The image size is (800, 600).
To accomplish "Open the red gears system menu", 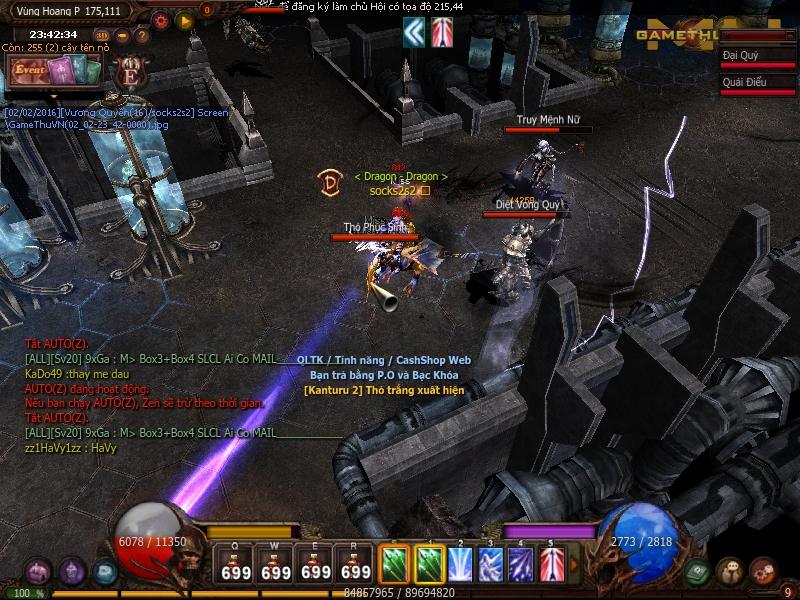I will [x=763, y=571].
